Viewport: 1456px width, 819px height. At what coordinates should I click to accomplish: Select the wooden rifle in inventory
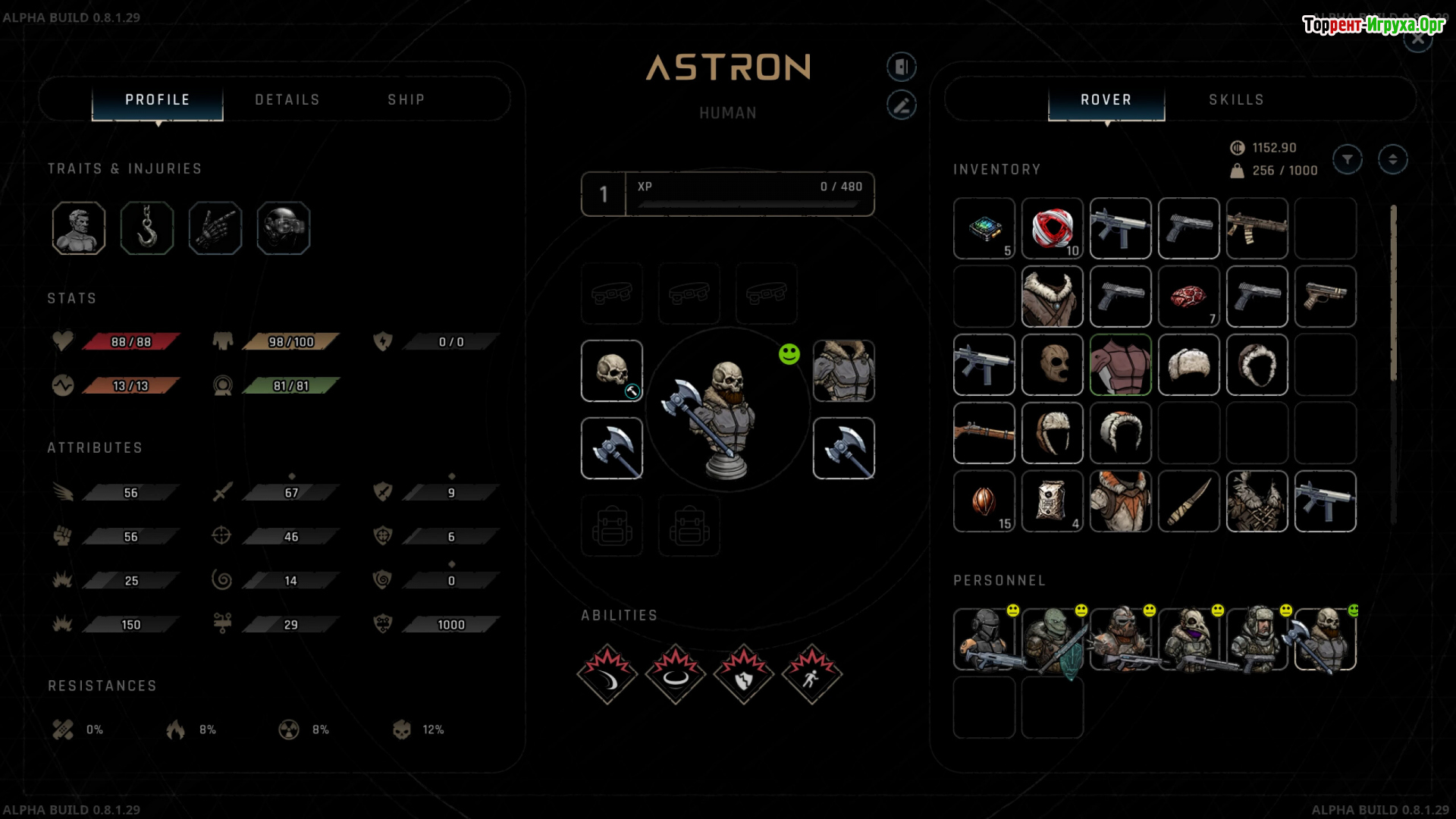coord(984,433)
